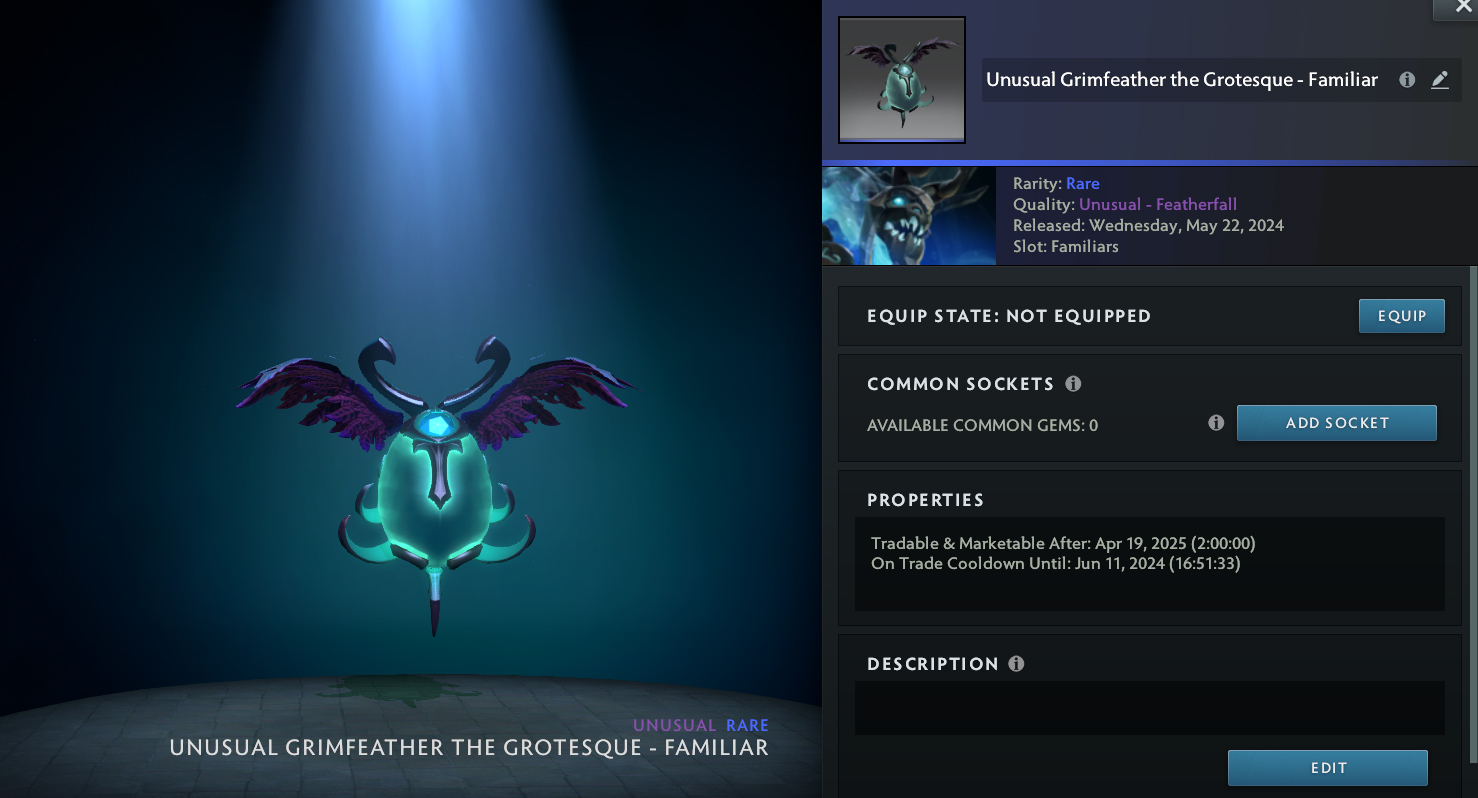View the Description info icon
Viewport: 1478px width, 798px height.
coord(1016,664)
